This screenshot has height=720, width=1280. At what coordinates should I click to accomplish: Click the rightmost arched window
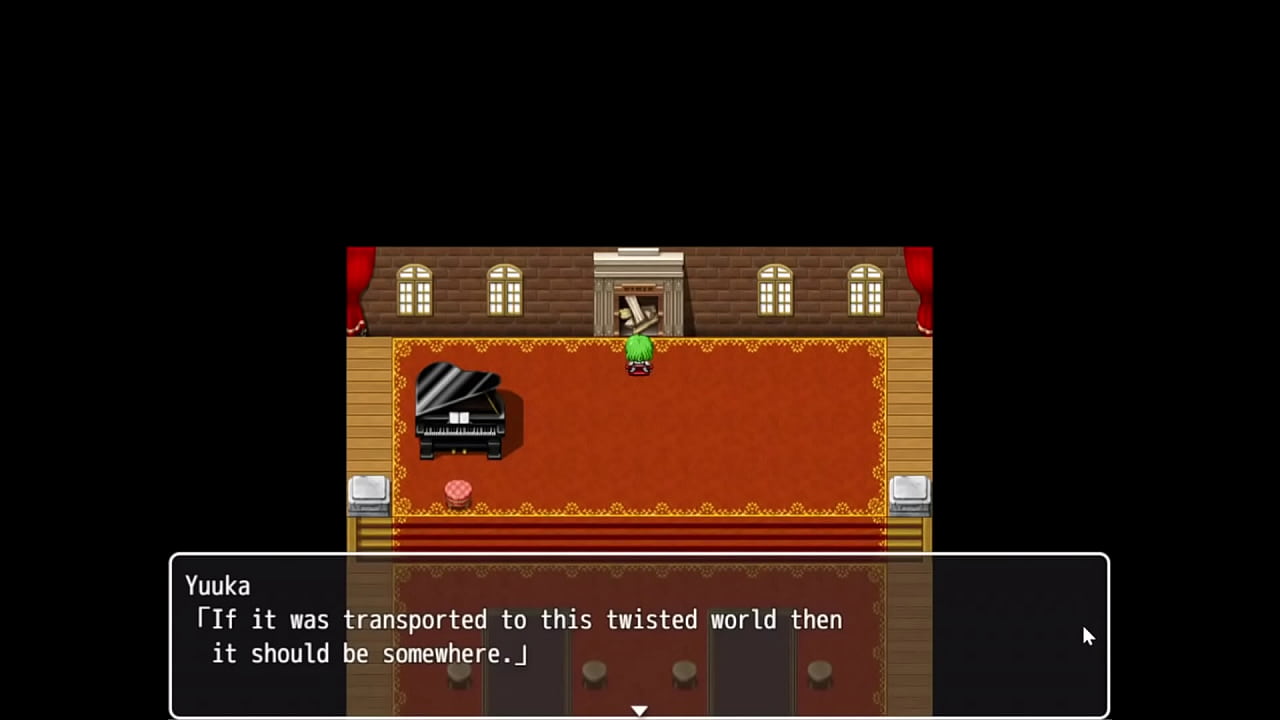point(864,290)
